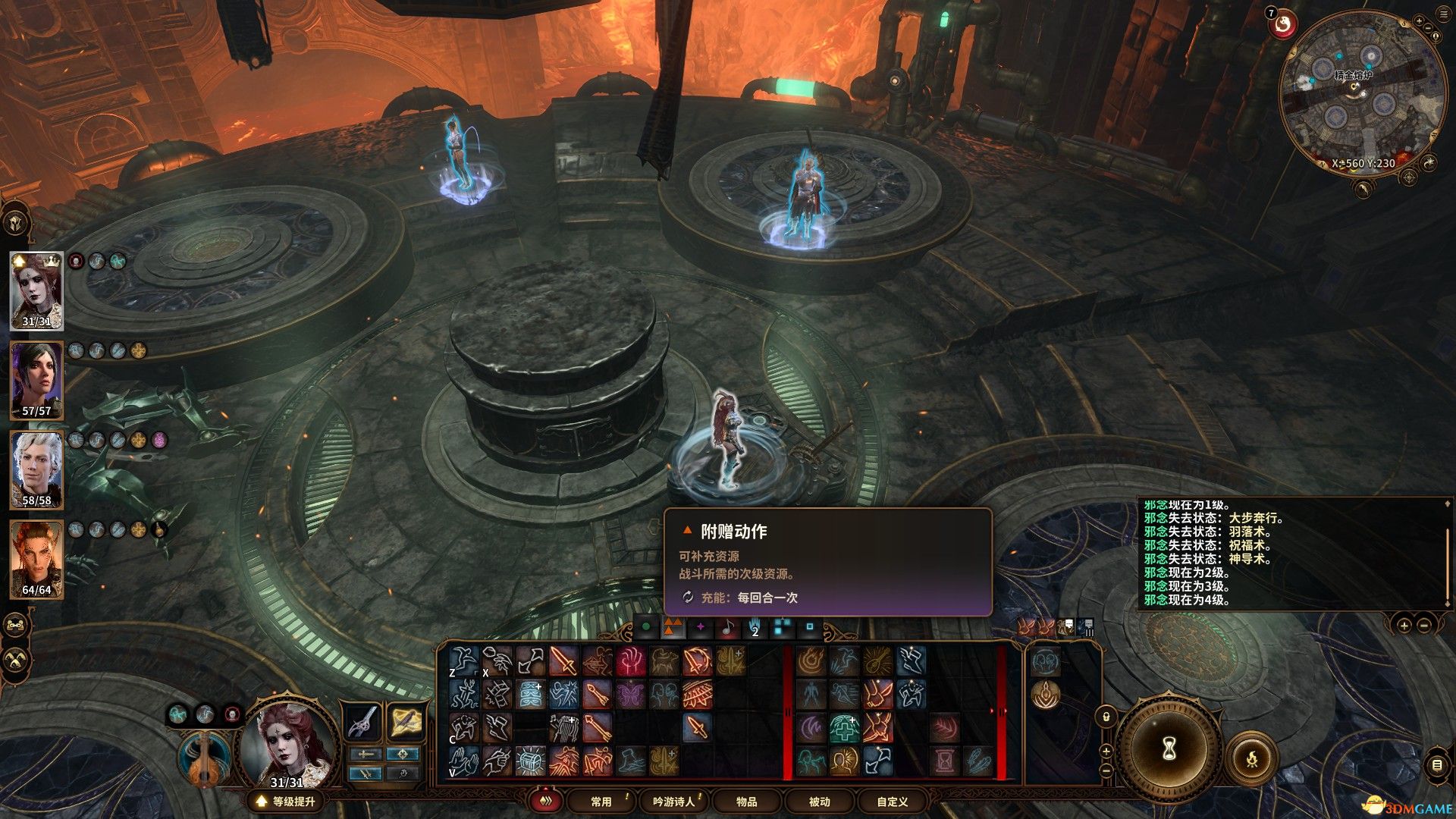This screenshot has height=819, width=1456.
Task: Choose the white-haired companion portrait
Action: [x=36, y=469]
